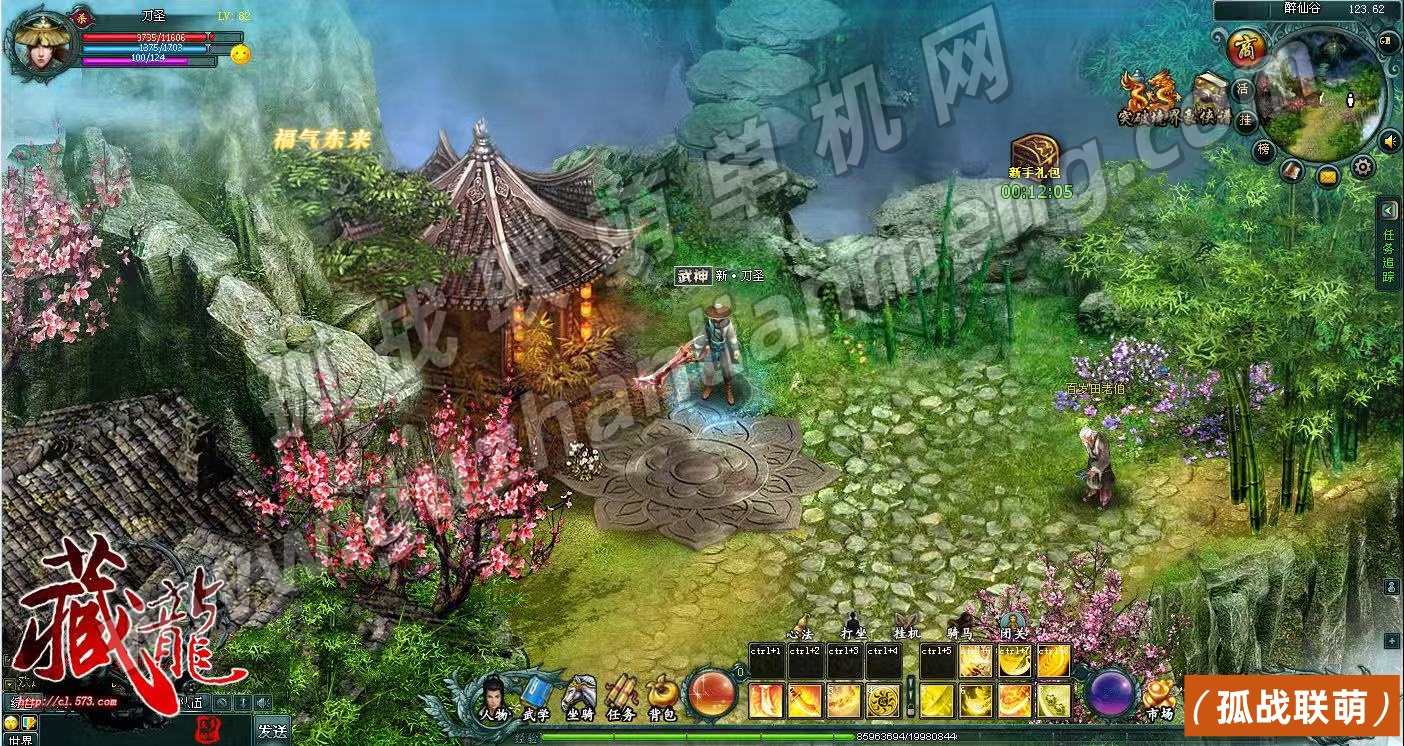Open the 市场 market shop
This screenshot has height=746, width=1404.
[x=1159, y=698]
